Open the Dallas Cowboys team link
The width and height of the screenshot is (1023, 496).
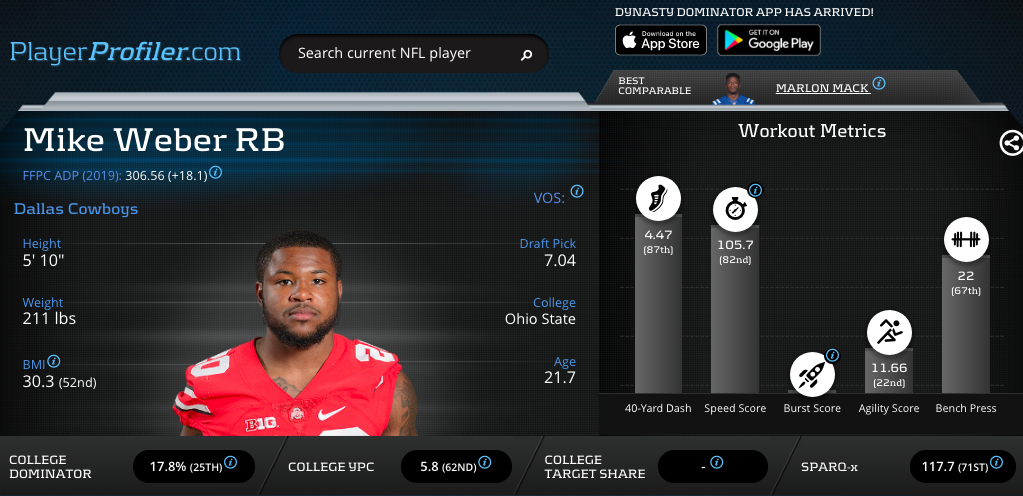coord(76,209)
